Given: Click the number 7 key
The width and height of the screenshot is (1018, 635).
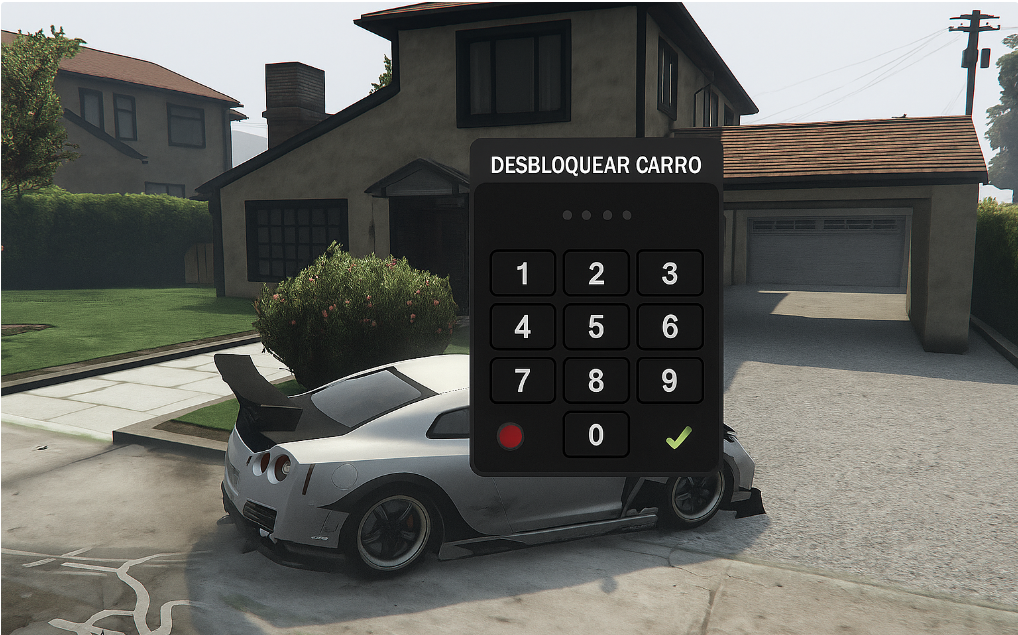Looking at the screenshot, I should click(x=522, y=381).
